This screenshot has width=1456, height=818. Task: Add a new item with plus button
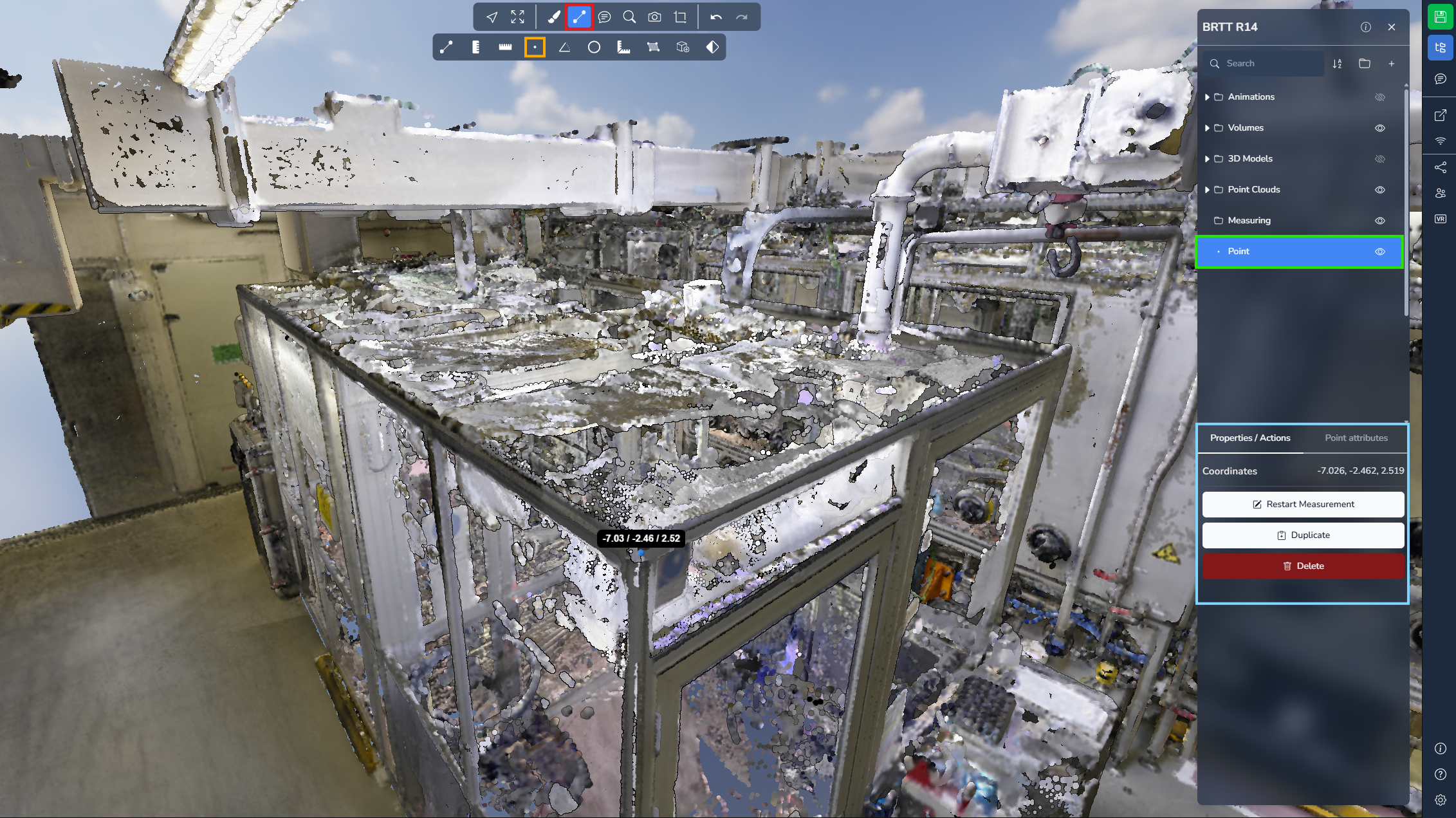point(1391,63)
